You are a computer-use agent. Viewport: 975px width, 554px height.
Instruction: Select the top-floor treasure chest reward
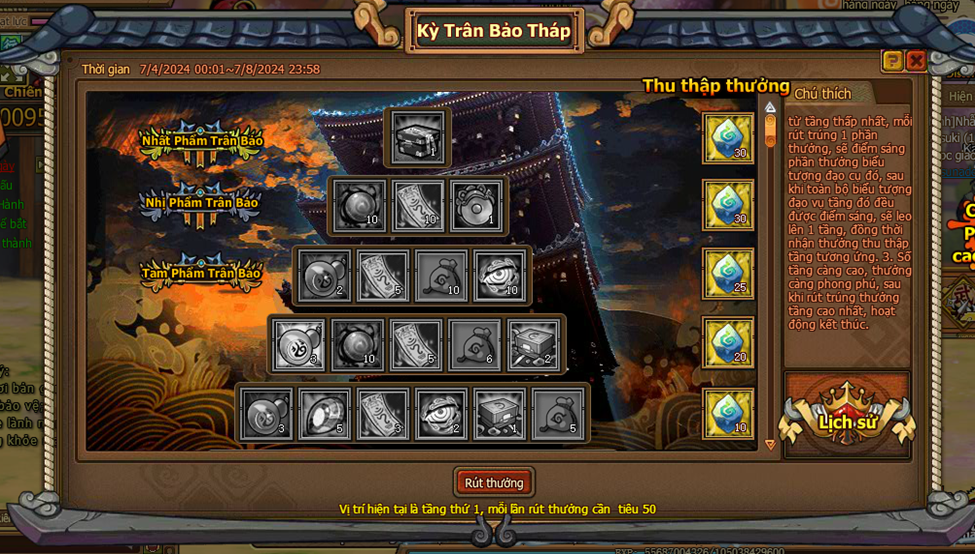click(417, 136)
